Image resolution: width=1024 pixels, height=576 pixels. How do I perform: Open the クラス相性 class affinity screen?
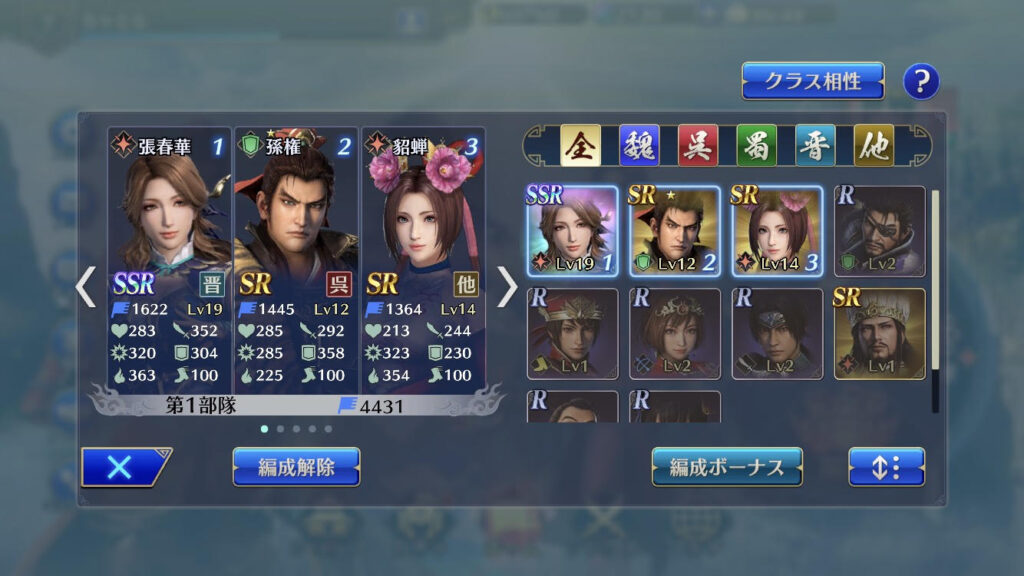[x=812, y=81]
